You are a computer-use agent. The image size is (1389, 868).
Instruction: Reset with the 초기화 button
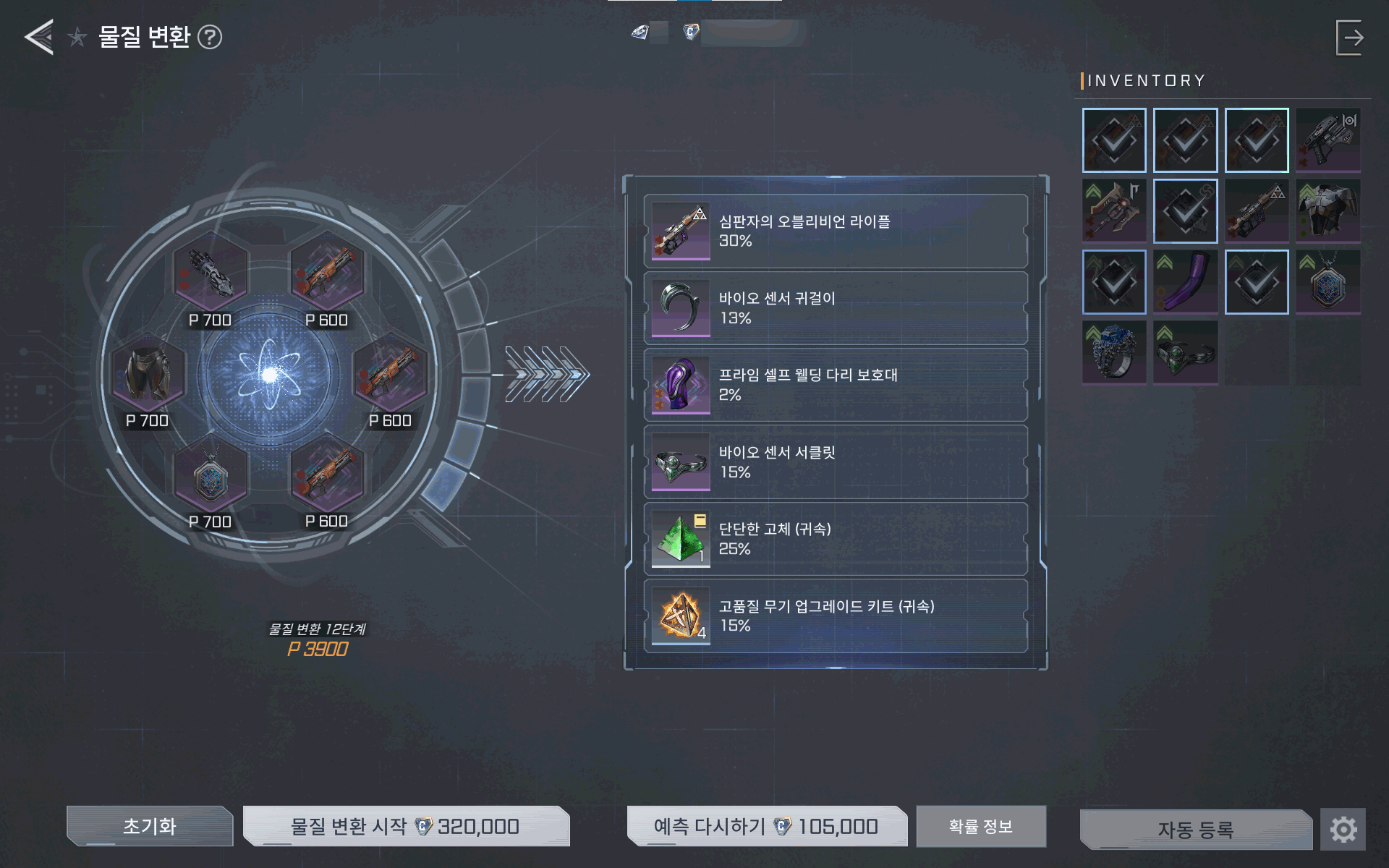coord(150,826)
